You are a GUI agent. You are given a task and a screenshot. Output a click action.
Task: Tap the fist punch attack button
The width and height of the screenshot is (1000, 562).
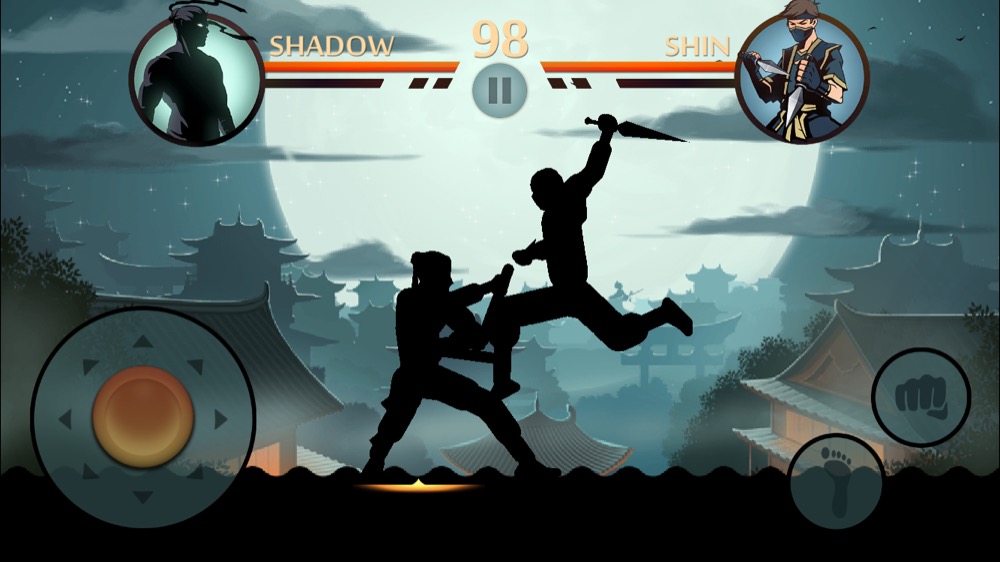[920, 397]
